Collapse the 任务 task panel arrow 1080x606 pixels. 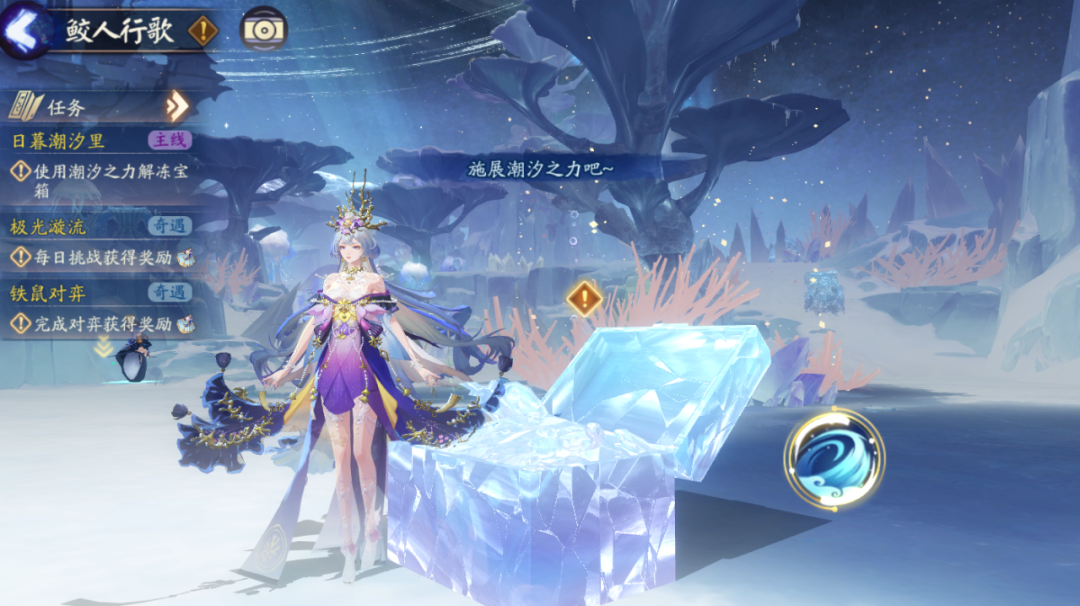point(177,105)
